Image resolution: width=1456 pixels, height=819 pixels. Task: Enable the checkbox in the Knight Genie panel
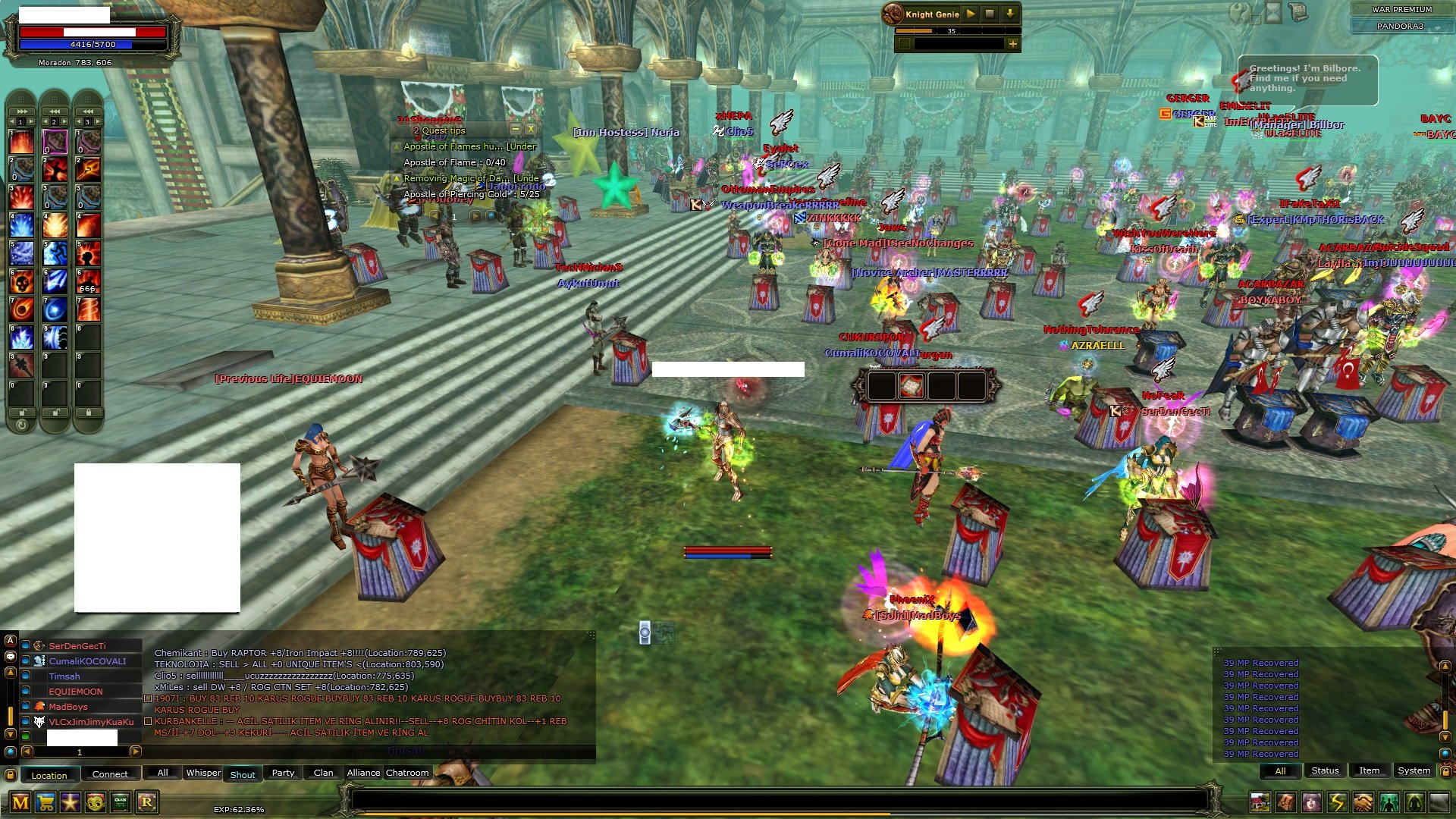905,43
